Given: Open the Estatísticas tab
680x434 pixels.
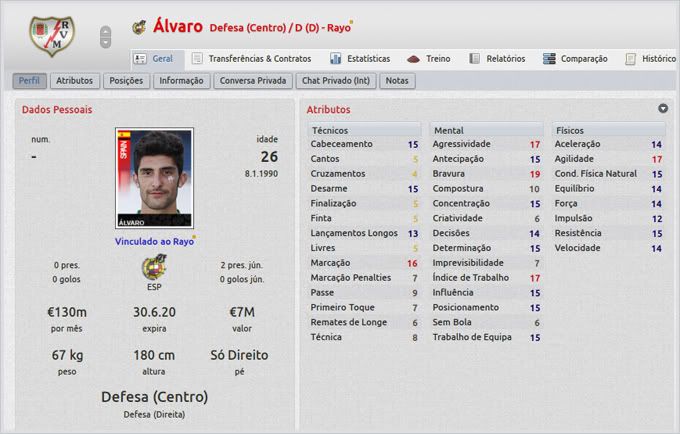Looking at the screenshot, I should (360, 59).
